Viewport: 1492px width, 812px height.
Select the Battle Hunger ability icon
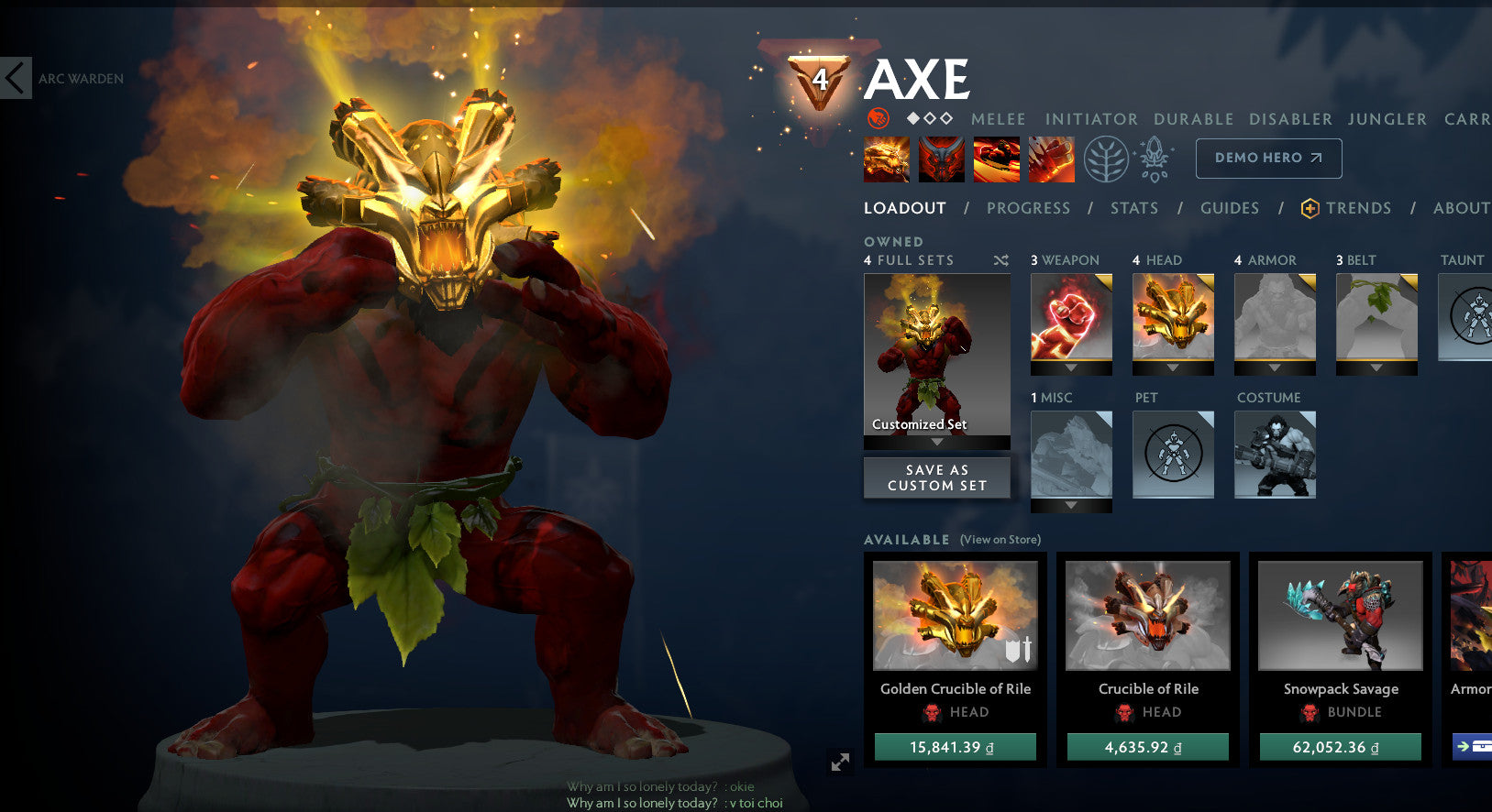click(x=940, y=159)
